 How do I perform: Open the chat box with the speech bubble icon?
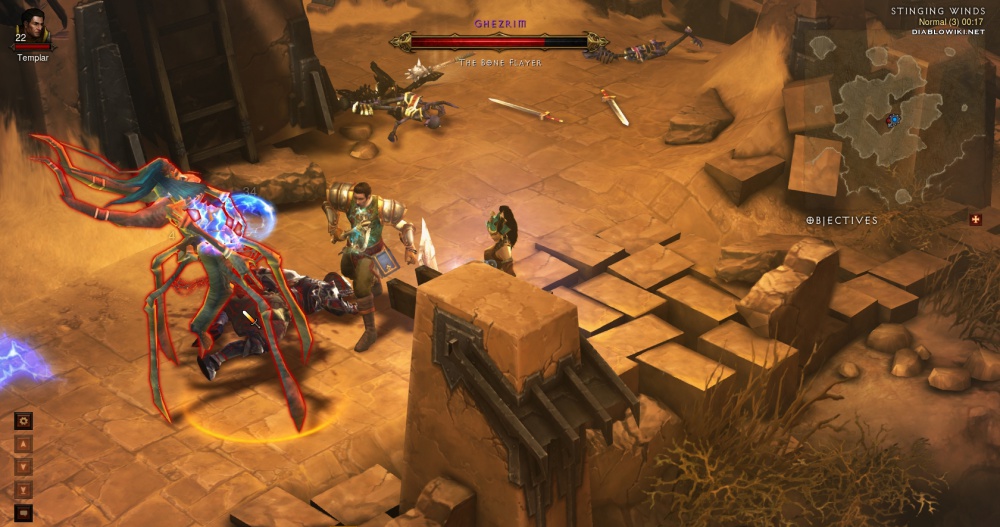pyautogui.click(x=24, y=512)
